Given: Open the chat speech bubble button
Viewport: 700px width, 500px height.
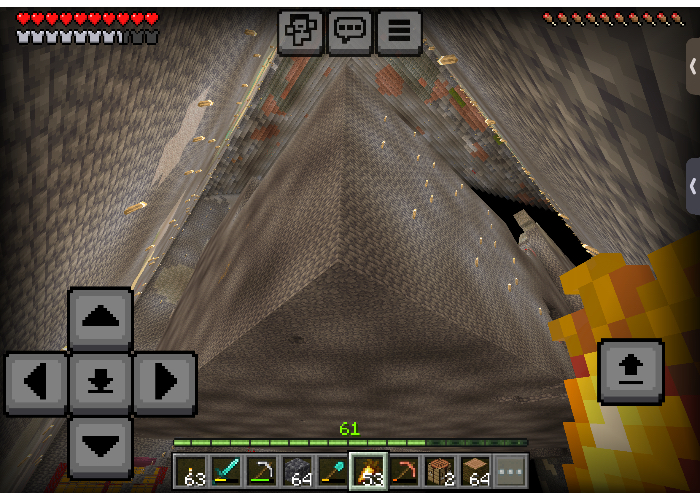Looking at the screenshot, I should point(349,31).
